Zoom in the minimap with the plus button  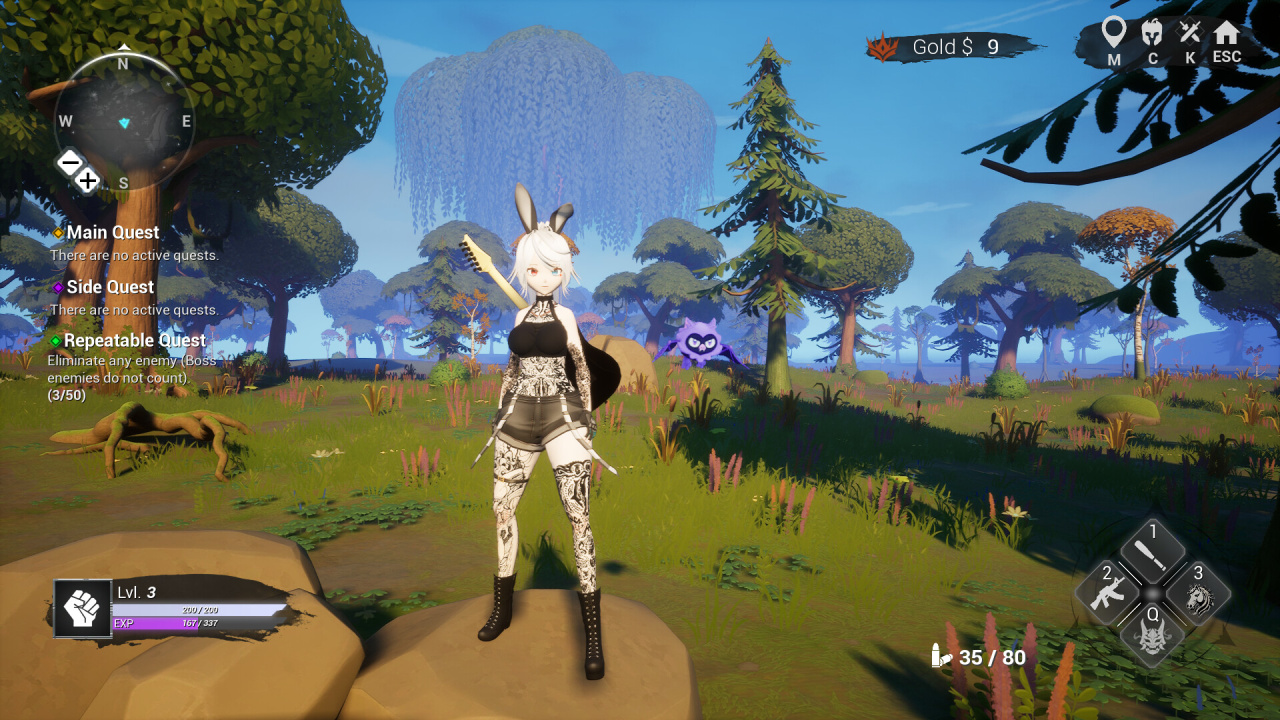pos(88,181)
